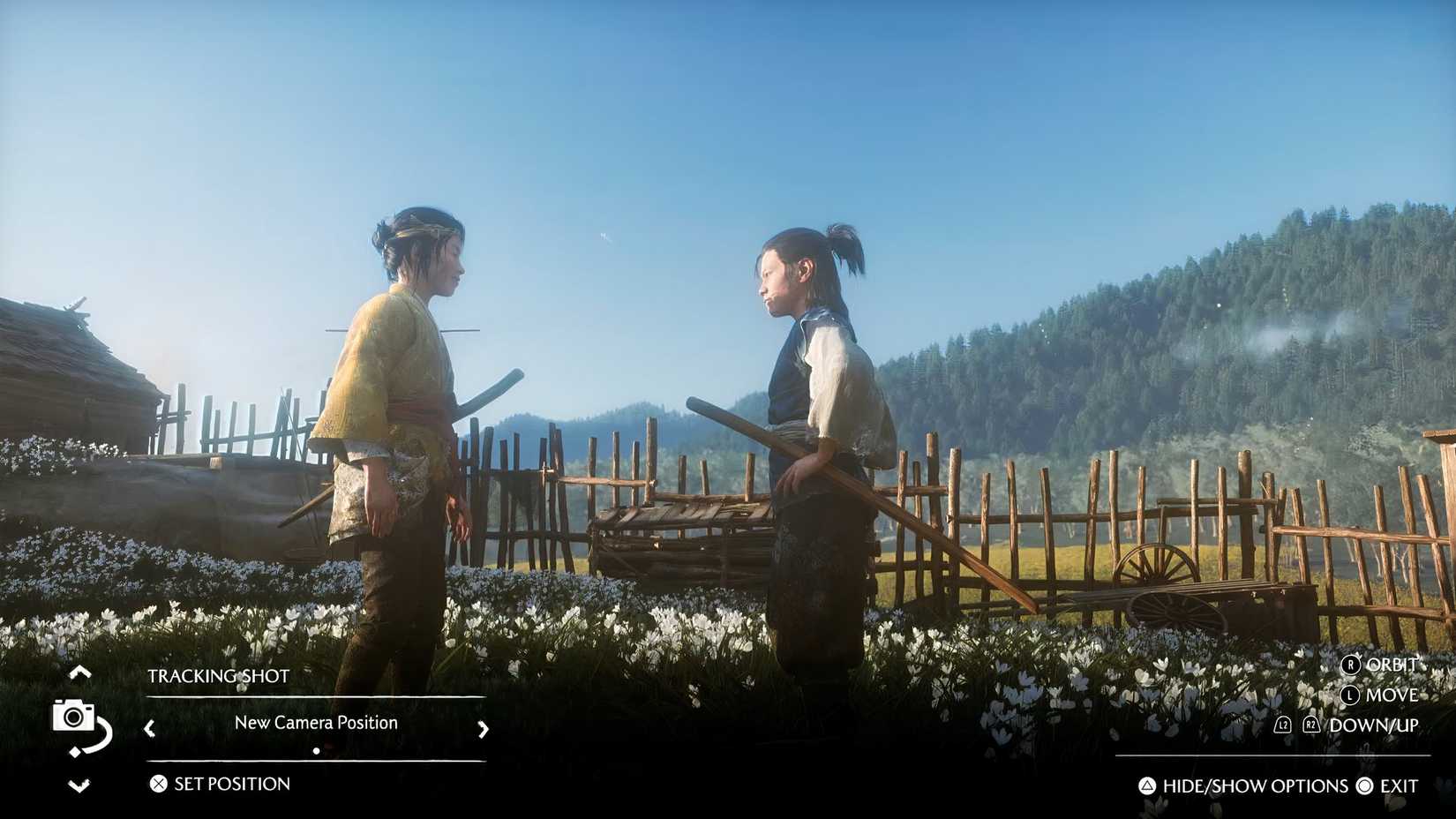Click Exit to leave photo mode
Screen dimensions: 1456x819
(x=1399, y=785)
